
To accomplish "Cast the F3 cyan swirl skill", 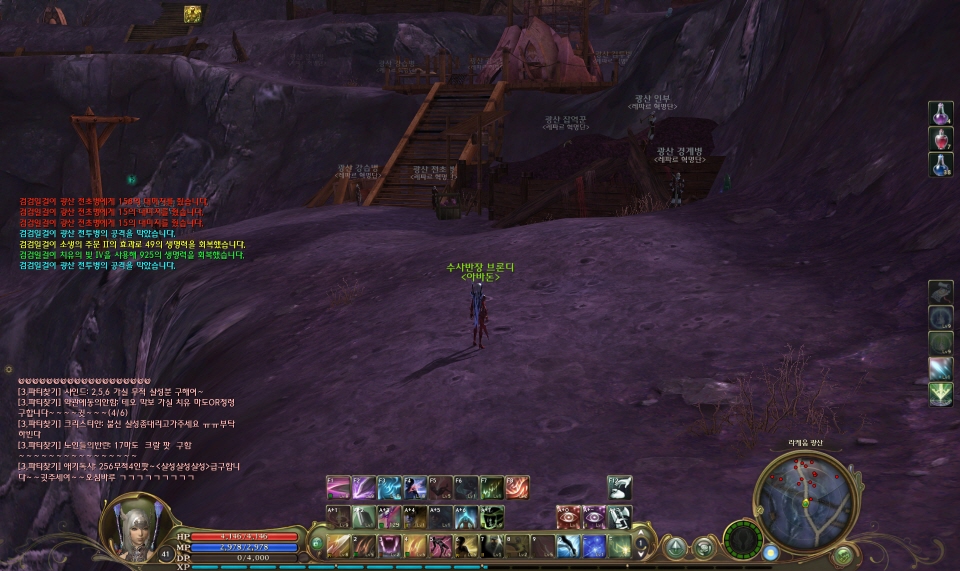I will (x=389, y=487).
